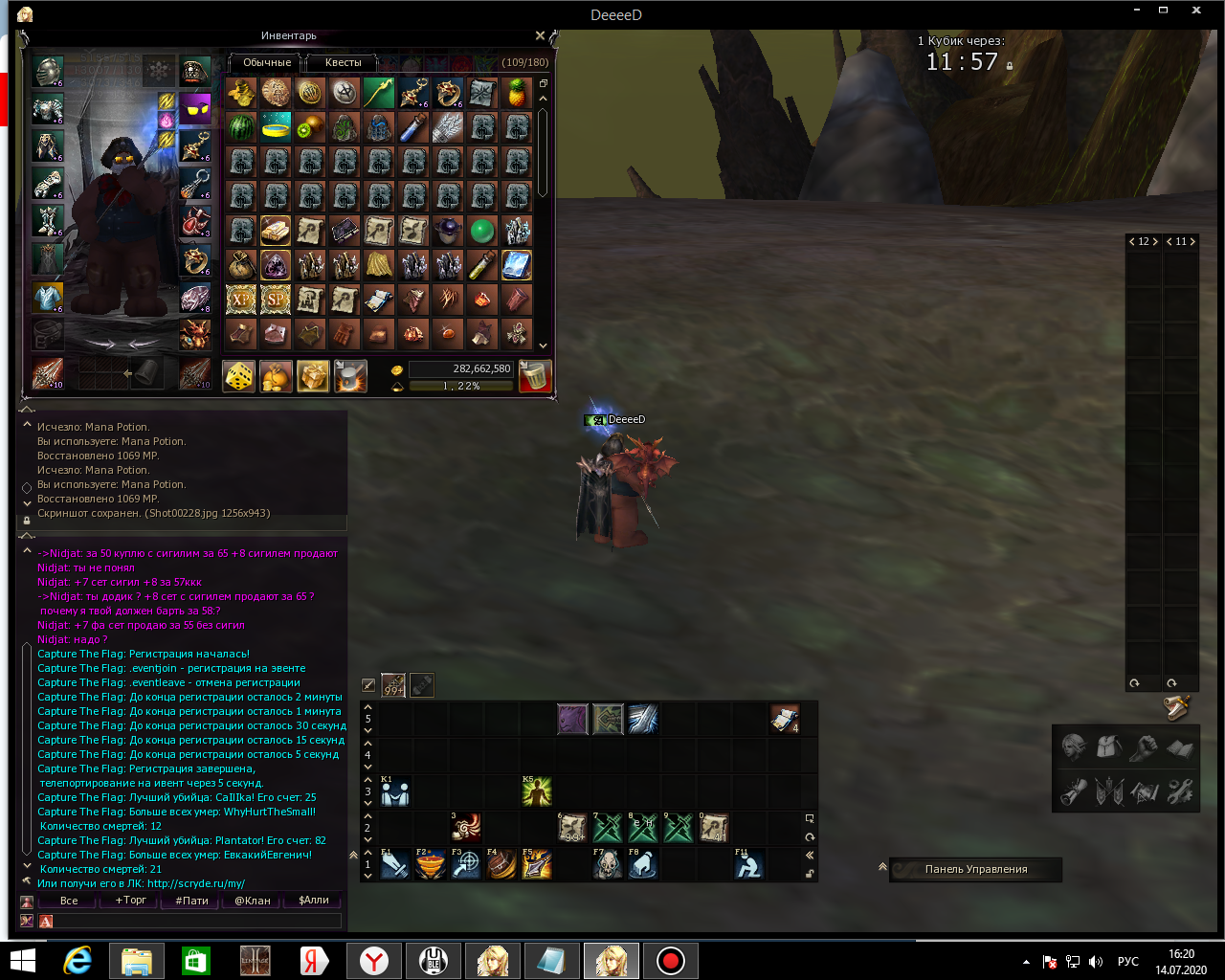The image size is (1225, 980).
Task: Open the clan window crossed-flags icon
Action: (x=1110, y=792)
